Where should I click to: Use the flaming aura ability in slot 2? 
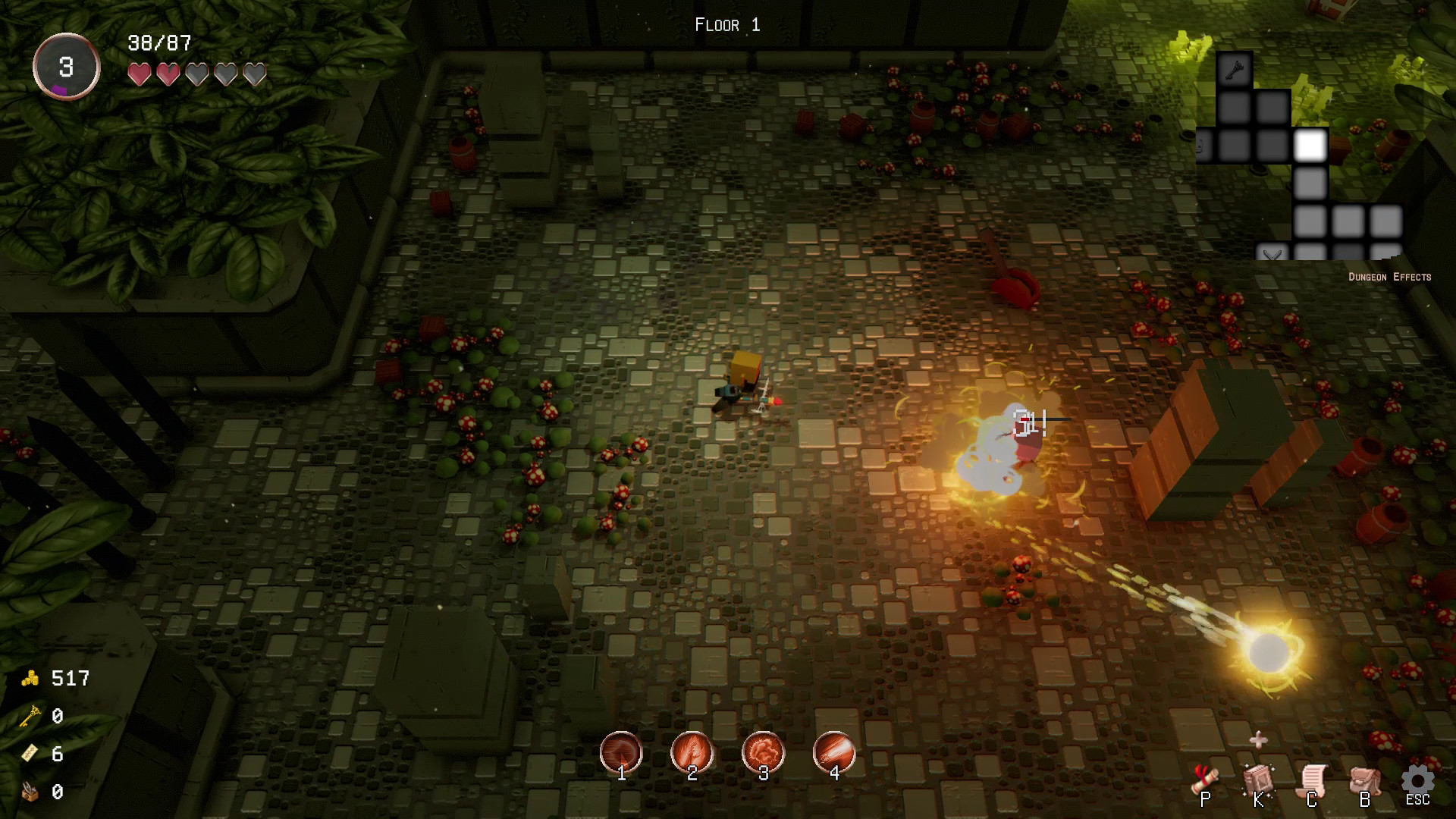(x=692, y=752)
